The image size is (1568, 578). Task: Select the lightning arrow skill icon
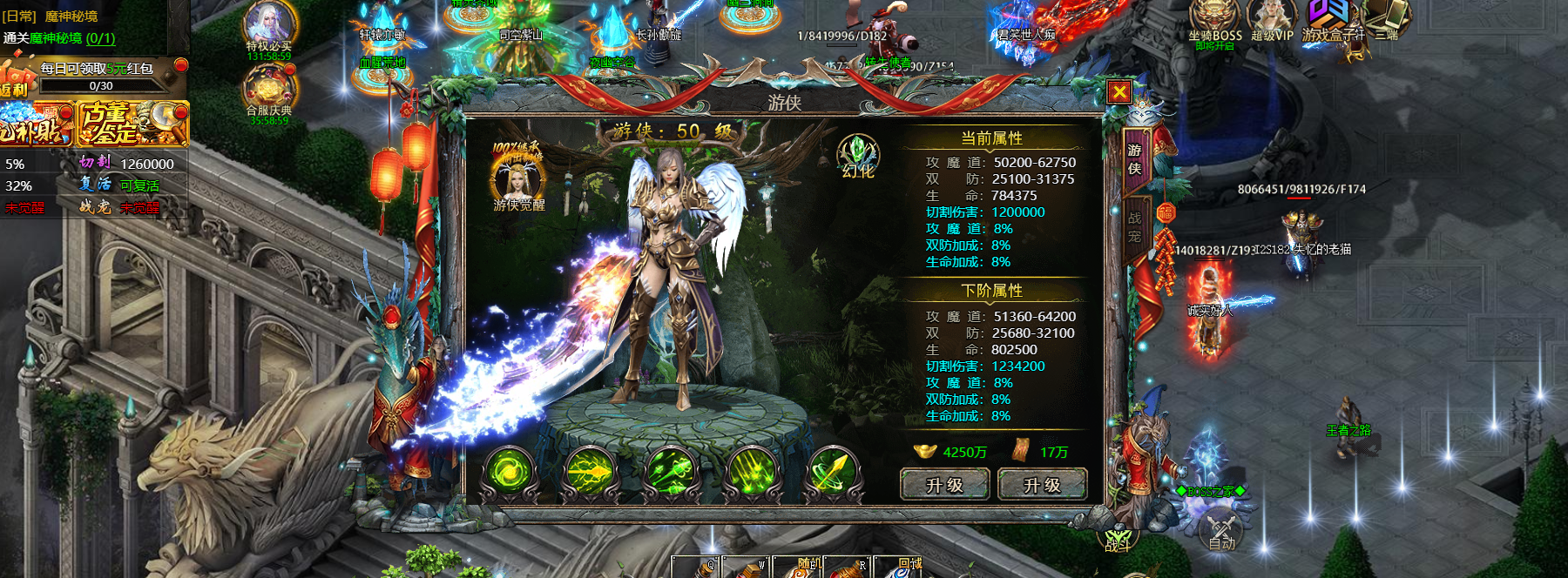[x=591, y=474]
